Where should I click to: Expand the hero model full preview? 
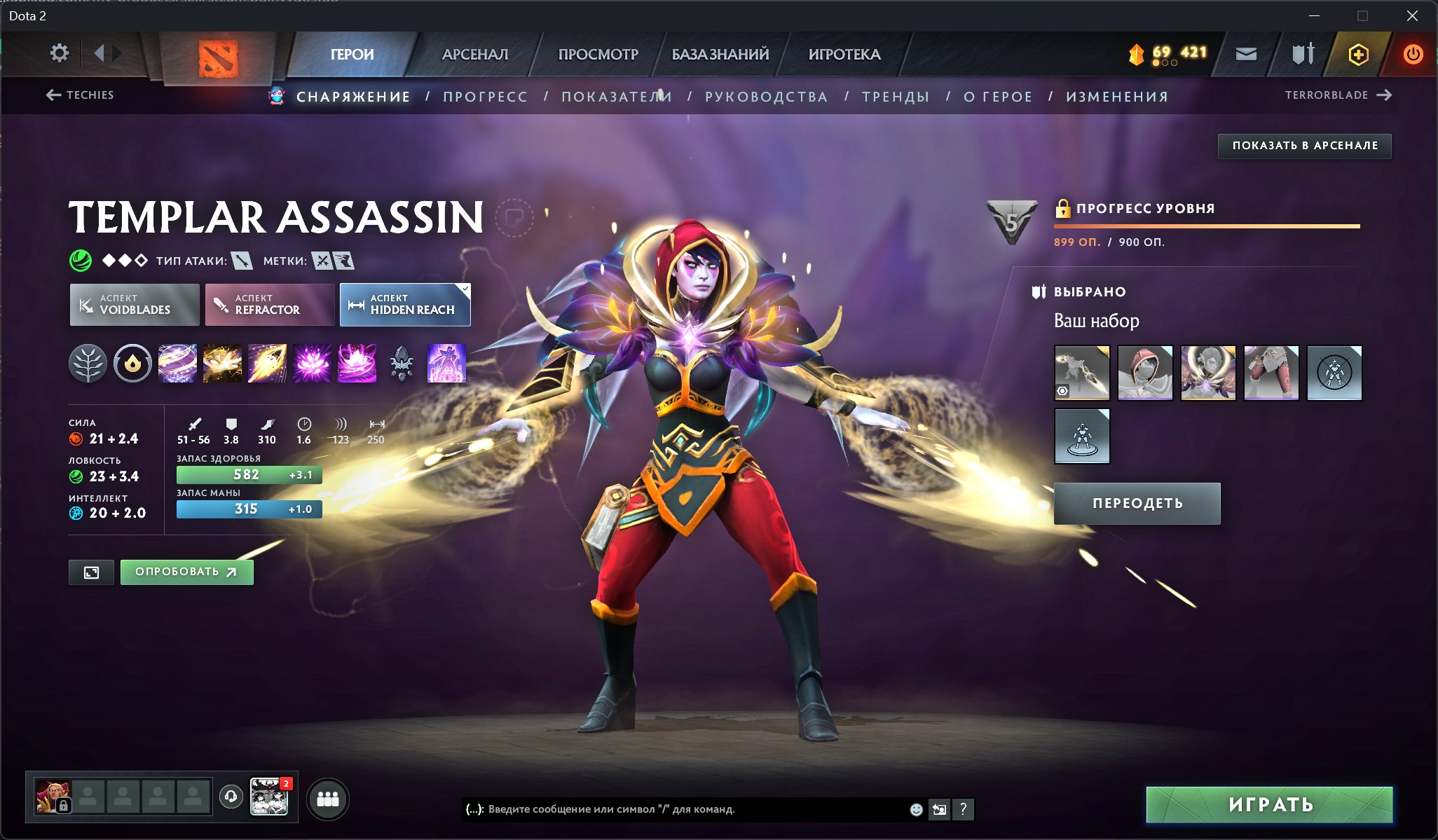(92, 572)
